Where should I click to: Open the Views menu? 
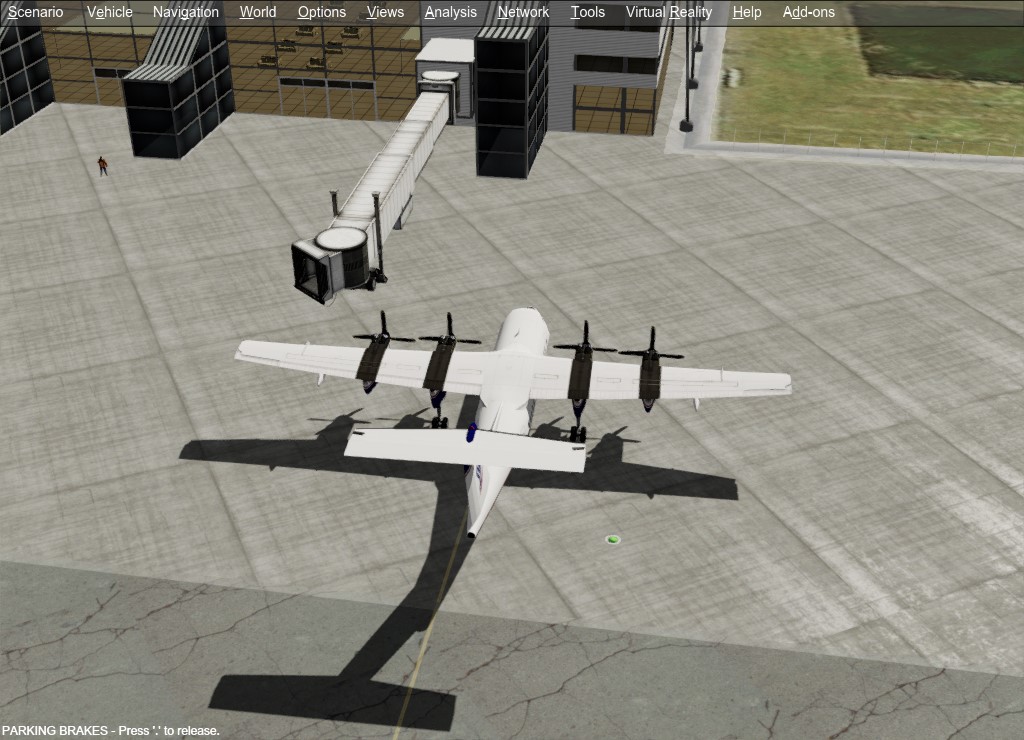[385, 12]
